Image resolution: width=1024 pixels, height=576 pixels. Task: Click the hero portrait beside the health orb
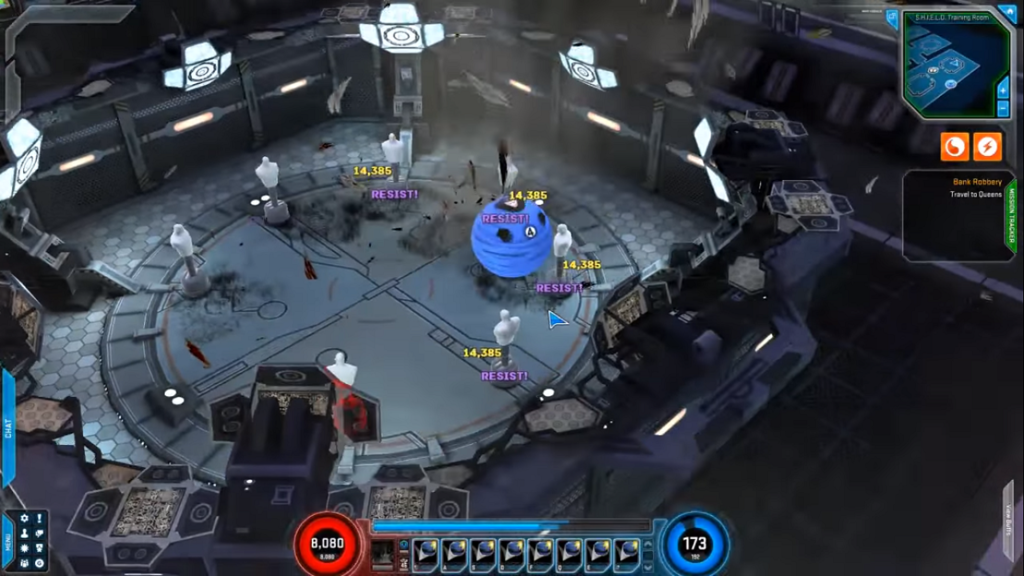(382, 553)
